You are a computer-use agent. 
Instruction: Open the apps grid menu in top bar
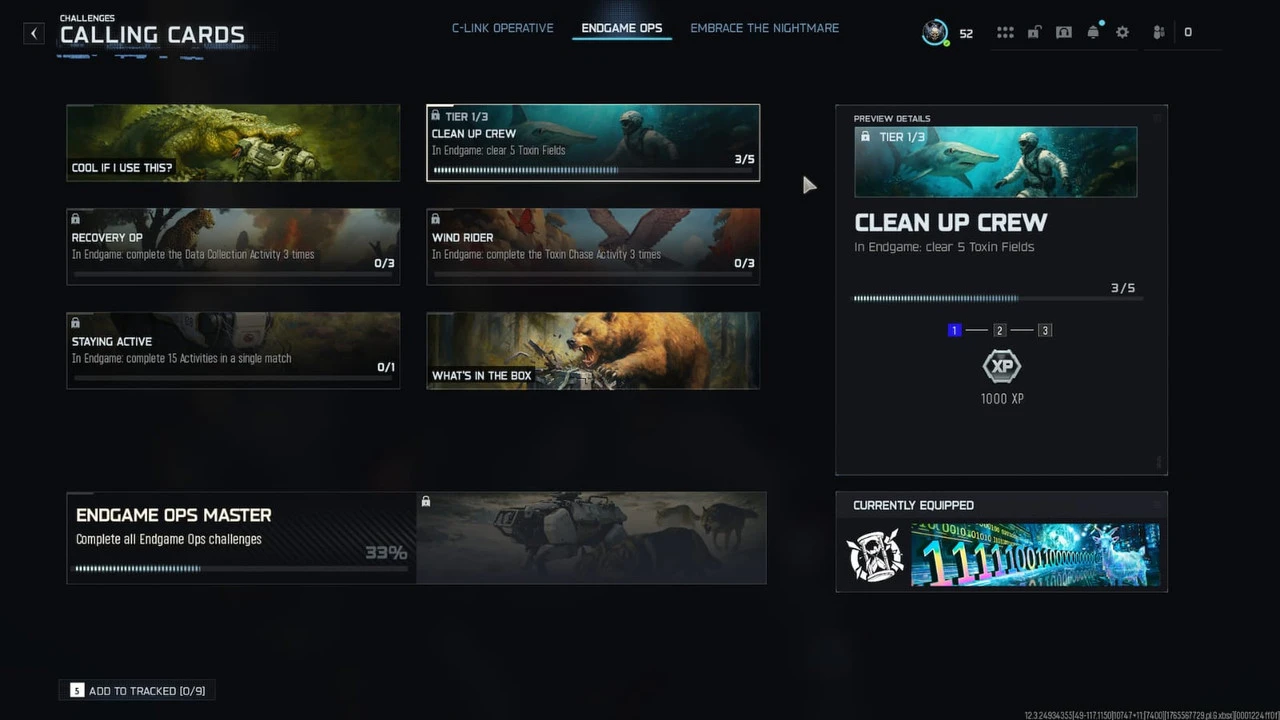[1005, 31]
